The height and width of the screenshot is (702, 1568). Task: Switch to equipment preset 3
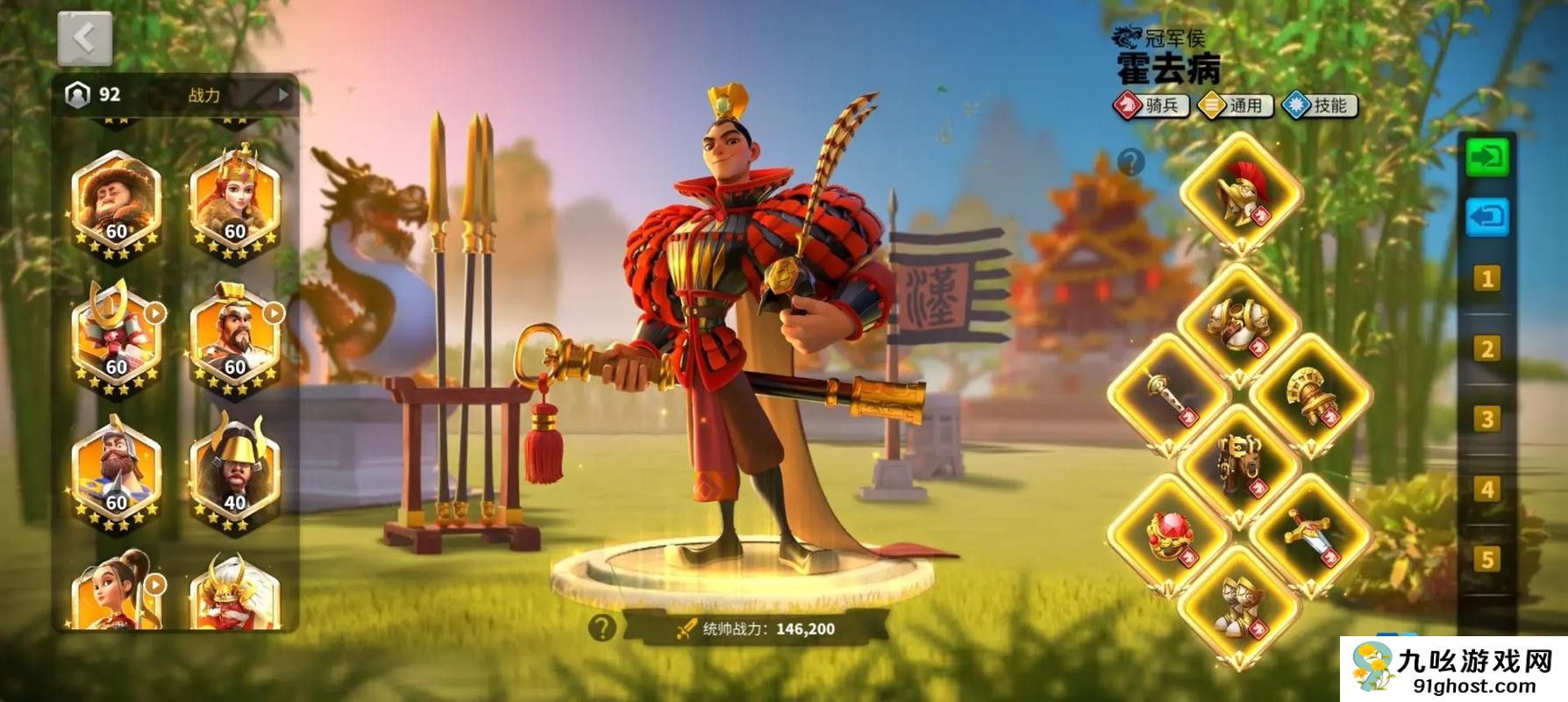coord(1486,419)
